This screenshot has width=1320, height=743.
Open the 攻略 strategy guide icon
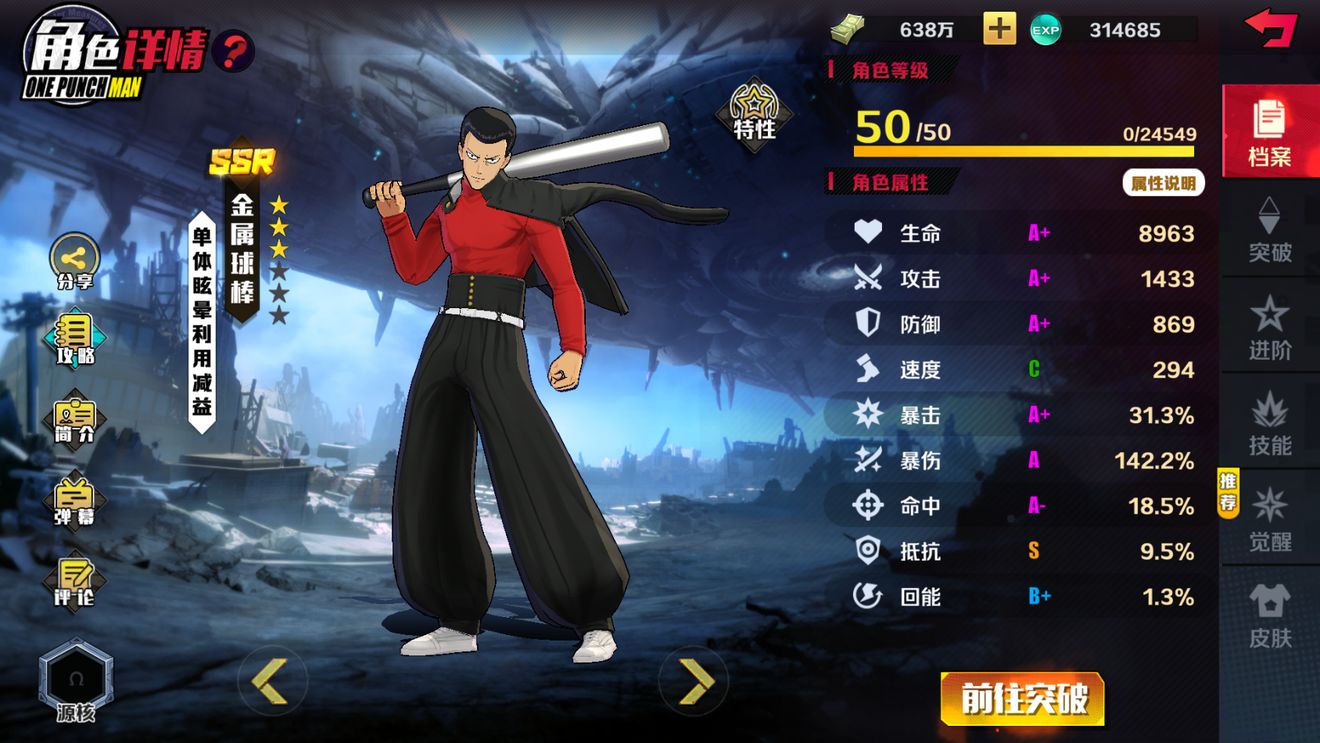[x=75, y=339]
